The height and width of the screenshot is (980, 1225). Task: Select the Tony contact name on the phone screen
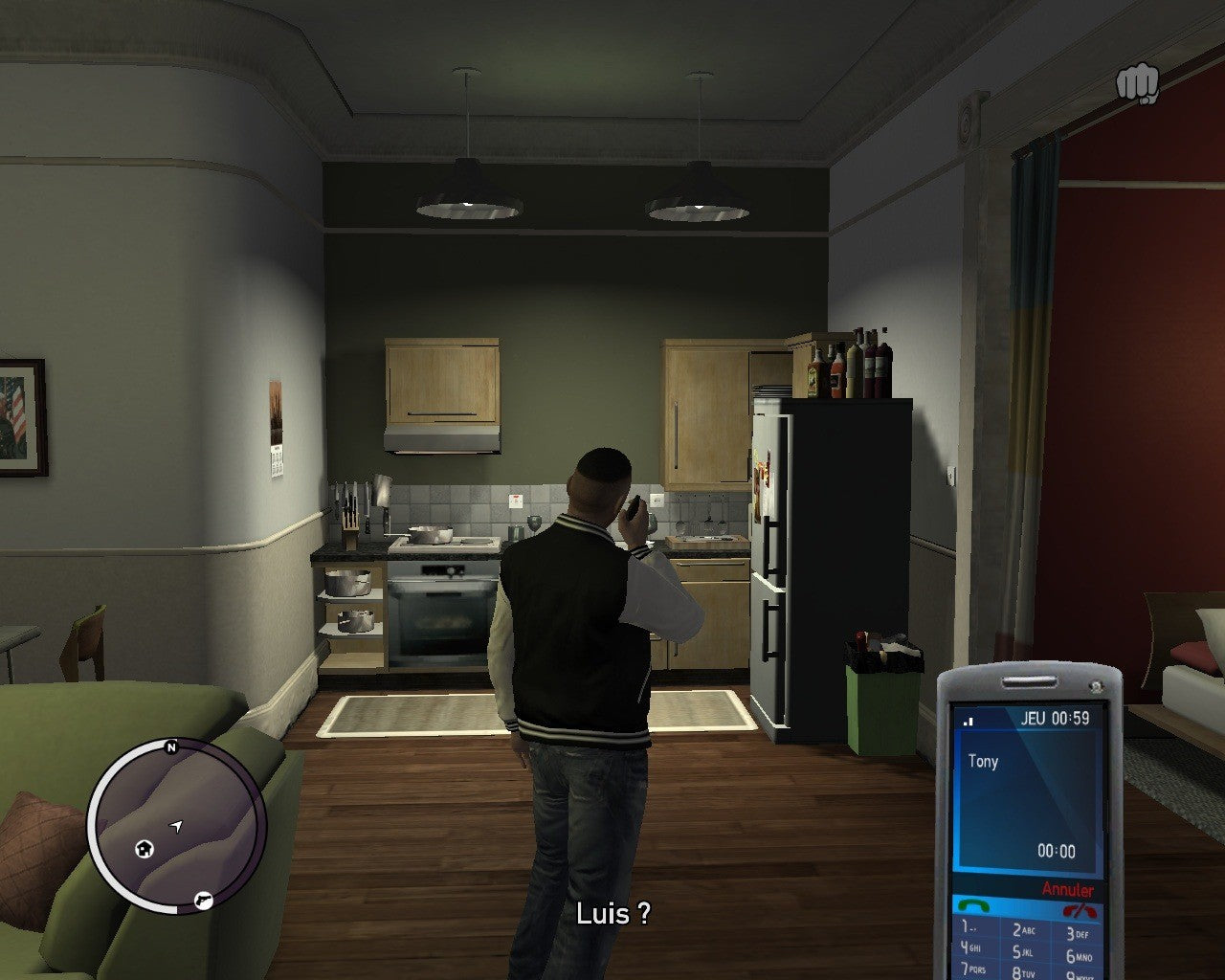tap(986, 762)
